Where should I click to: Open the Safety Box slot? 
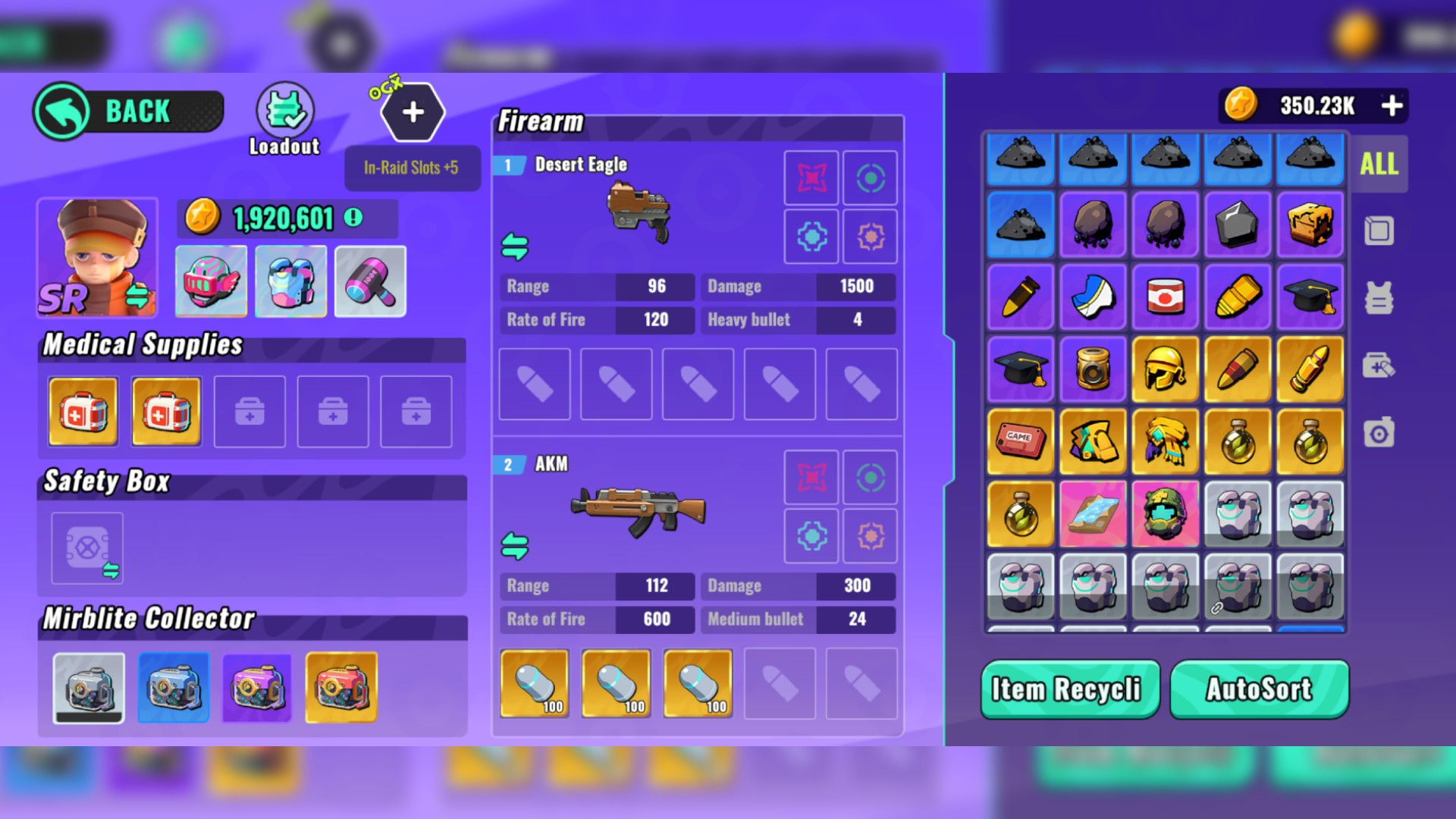coord(87,548)
